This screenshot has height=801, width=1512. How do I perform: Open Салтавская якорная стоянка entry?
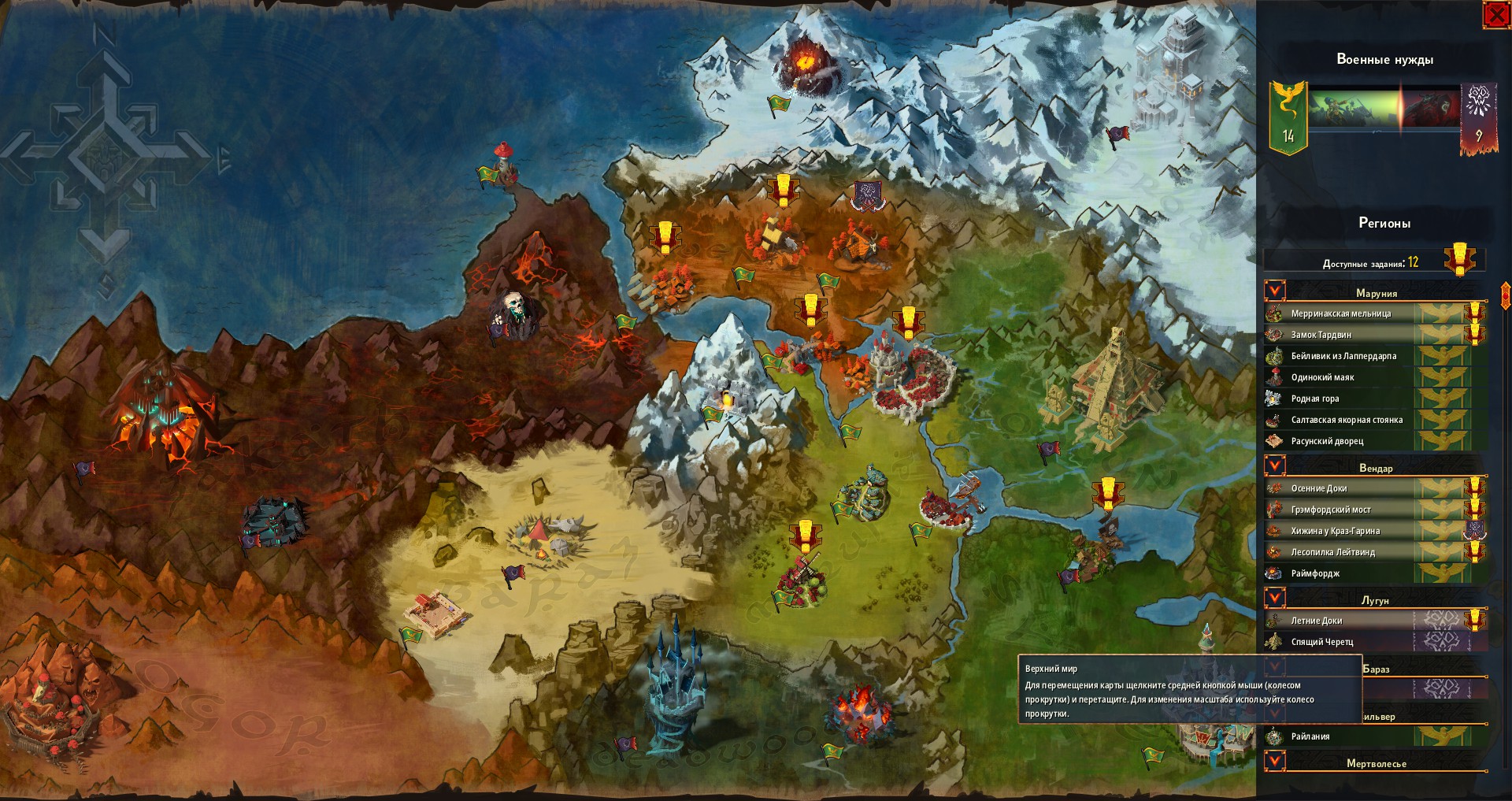(1346, 420)
